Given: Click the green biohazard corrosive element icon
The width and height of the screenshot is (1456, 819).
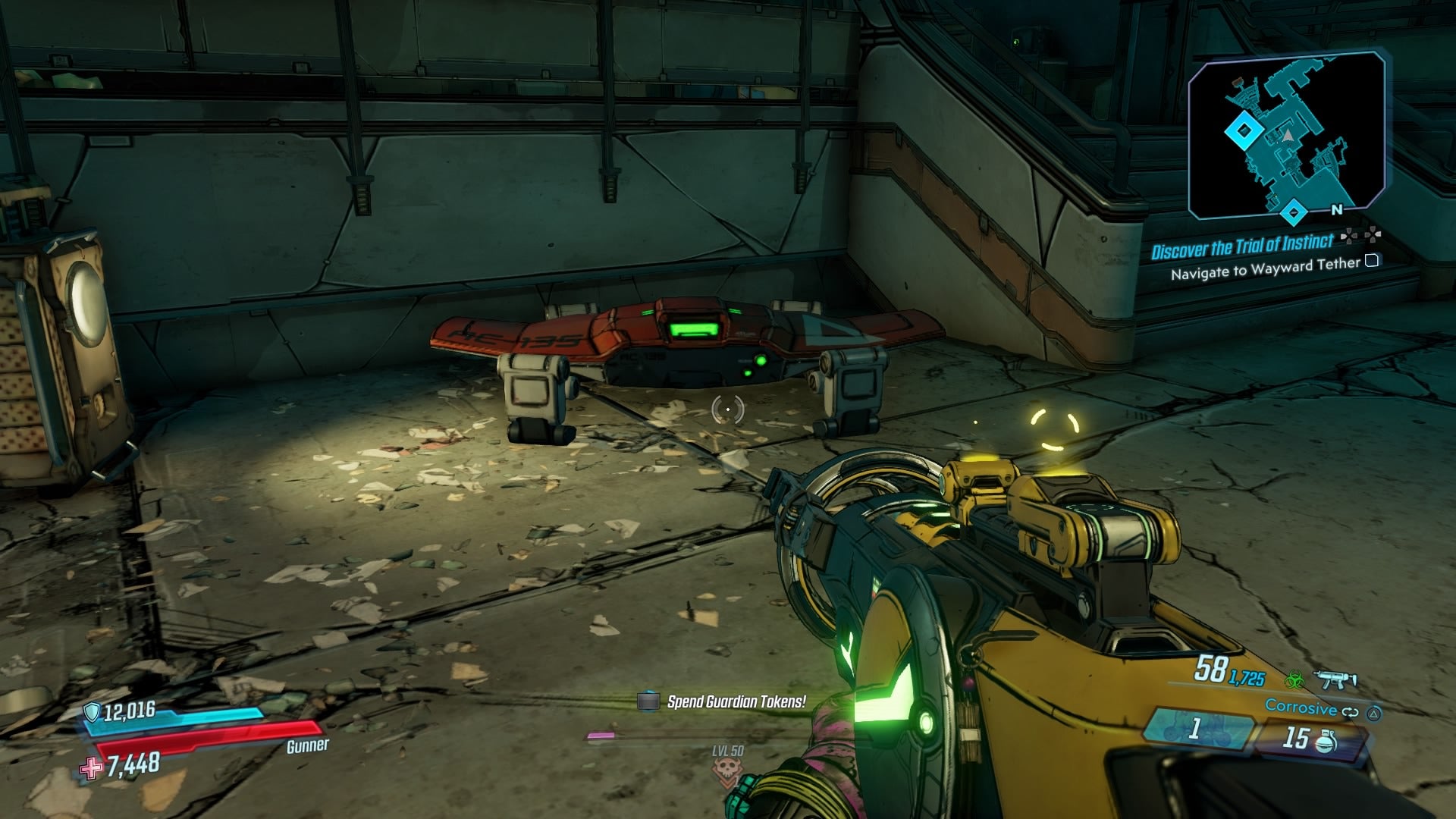Looking at the screenshot, I should click(1295, 680).
